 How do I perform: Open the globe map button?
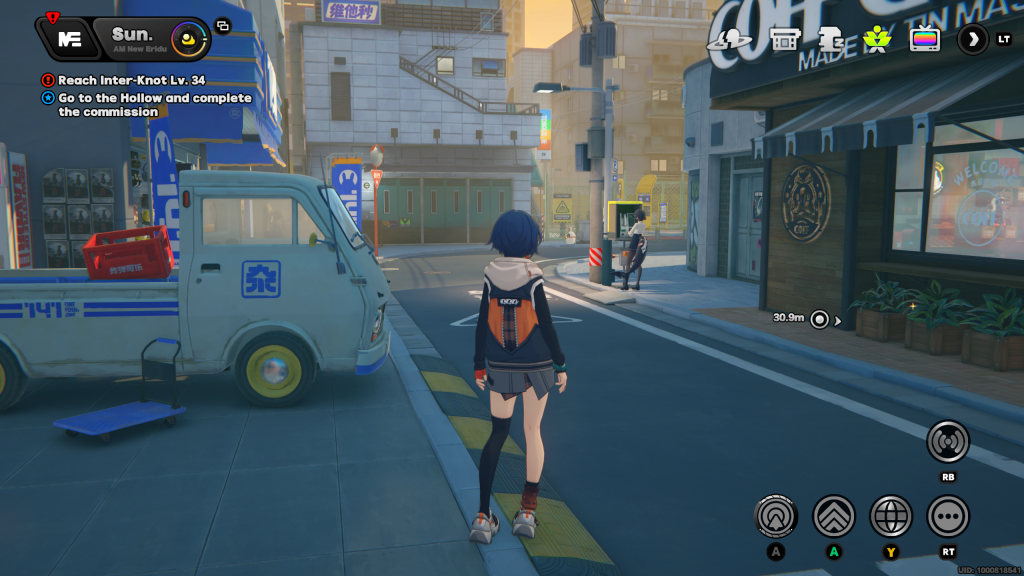(891, 517)
